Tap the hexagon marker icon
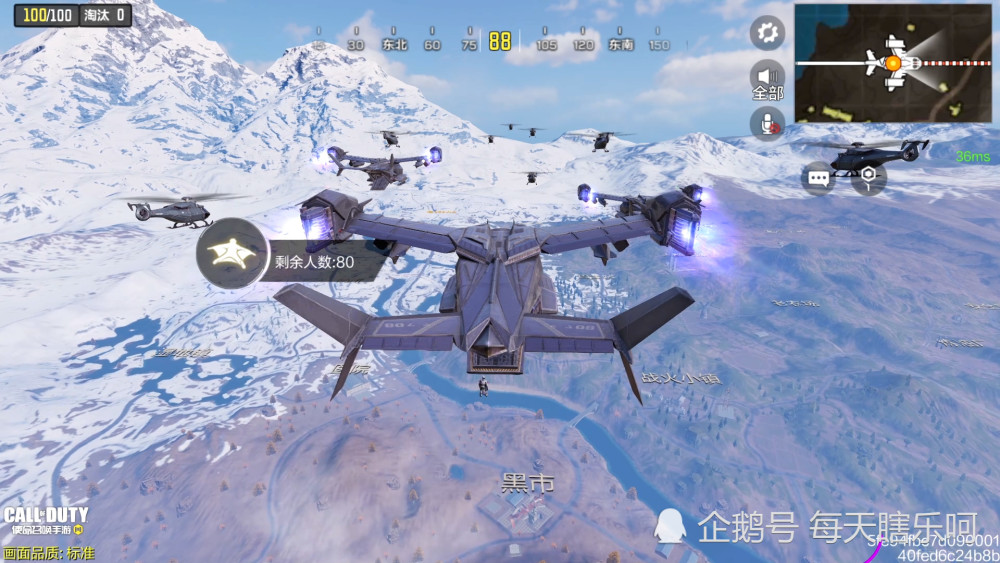Image resolution: width=1000 pixels, height=563 pixels. 868,178
